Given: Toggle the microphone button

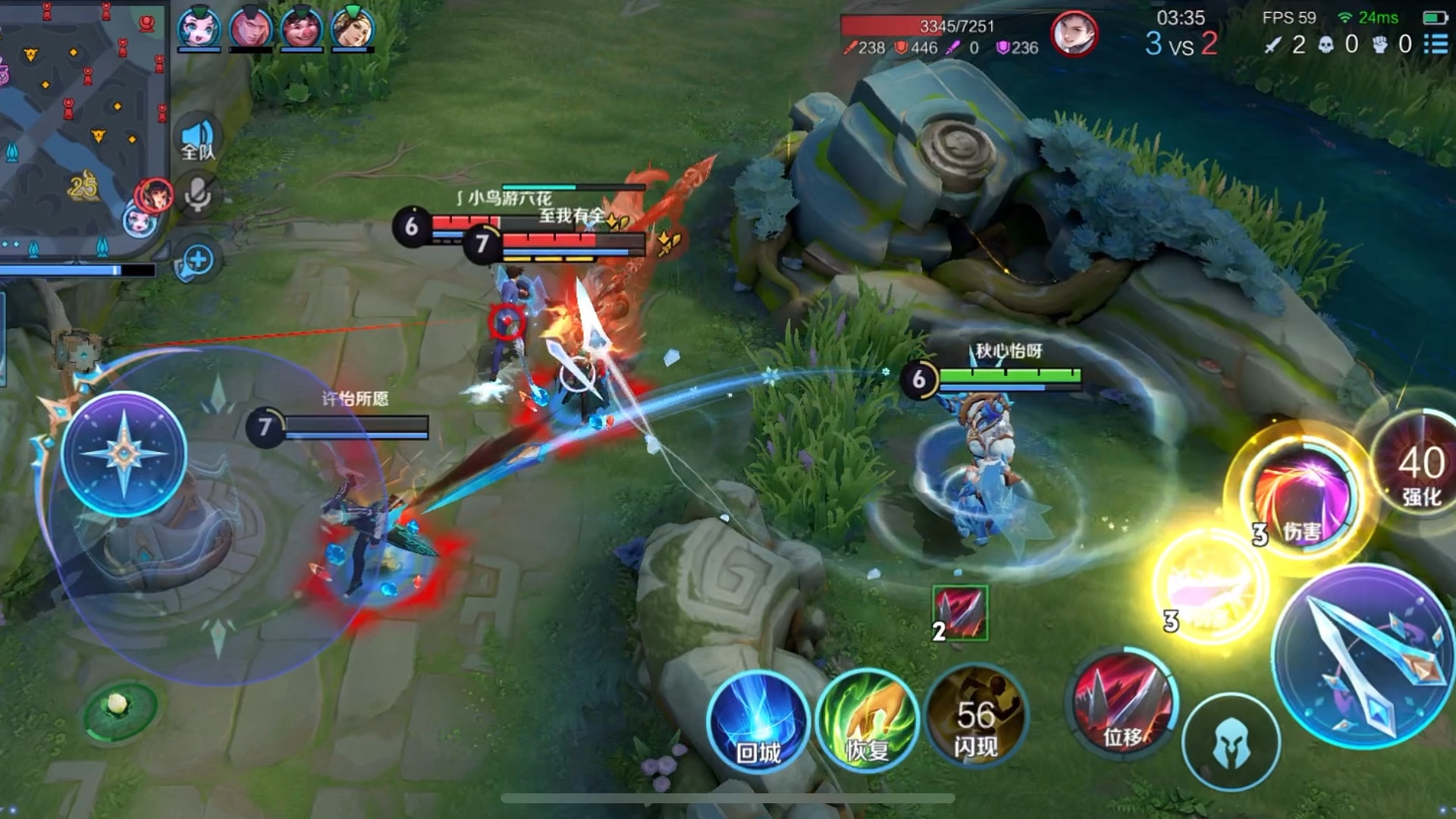Looking at the screenshot, I should 199,195.
